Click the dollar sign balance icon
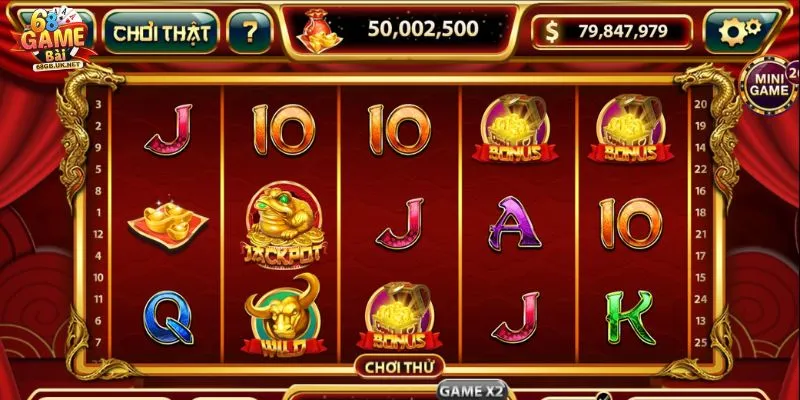The height and width of the screenshot is (400, 800). pos(552,32)
